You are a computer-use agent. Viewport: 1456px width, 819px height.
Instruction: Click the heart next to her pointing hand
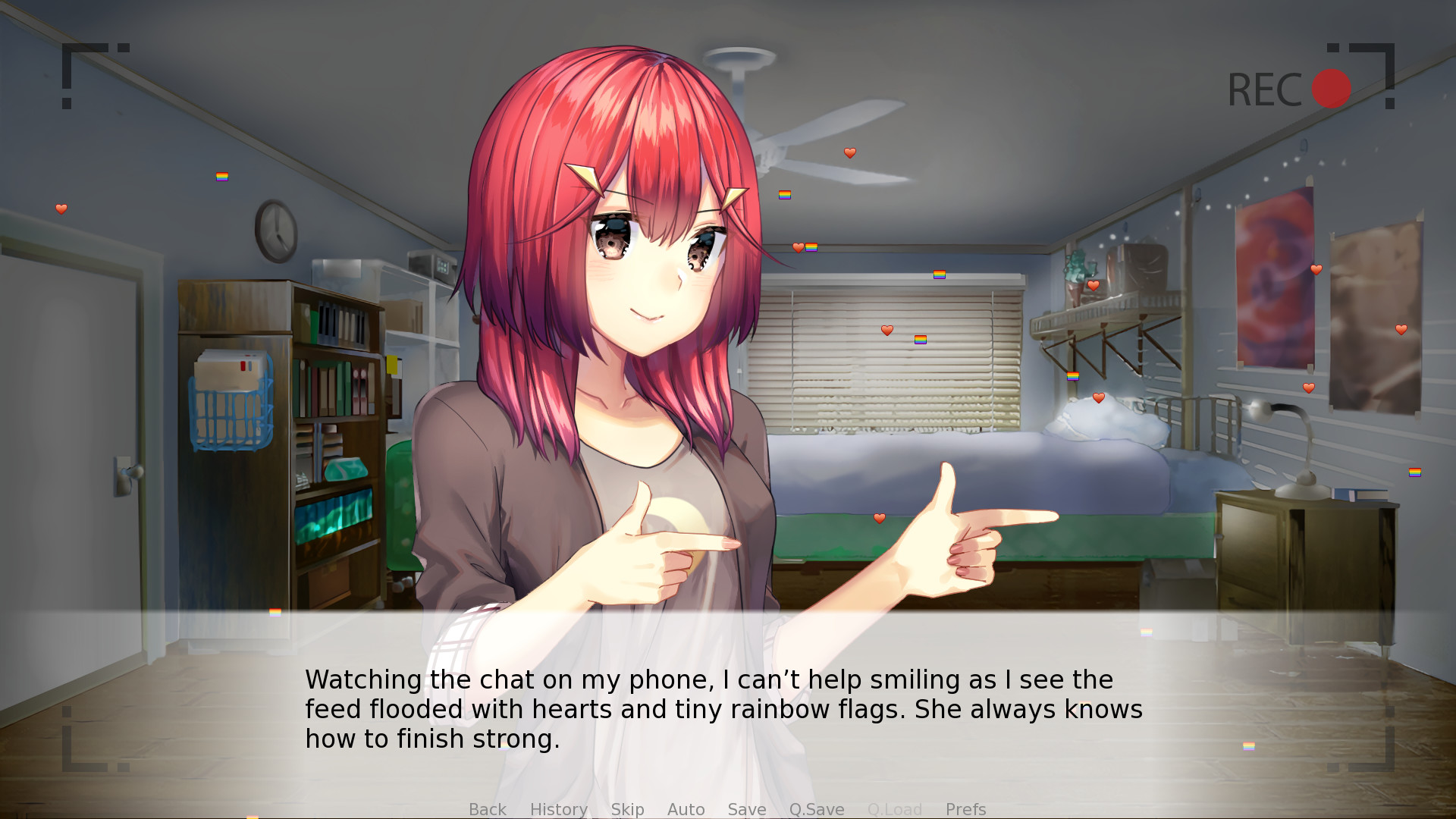click(x=880, y=518)
